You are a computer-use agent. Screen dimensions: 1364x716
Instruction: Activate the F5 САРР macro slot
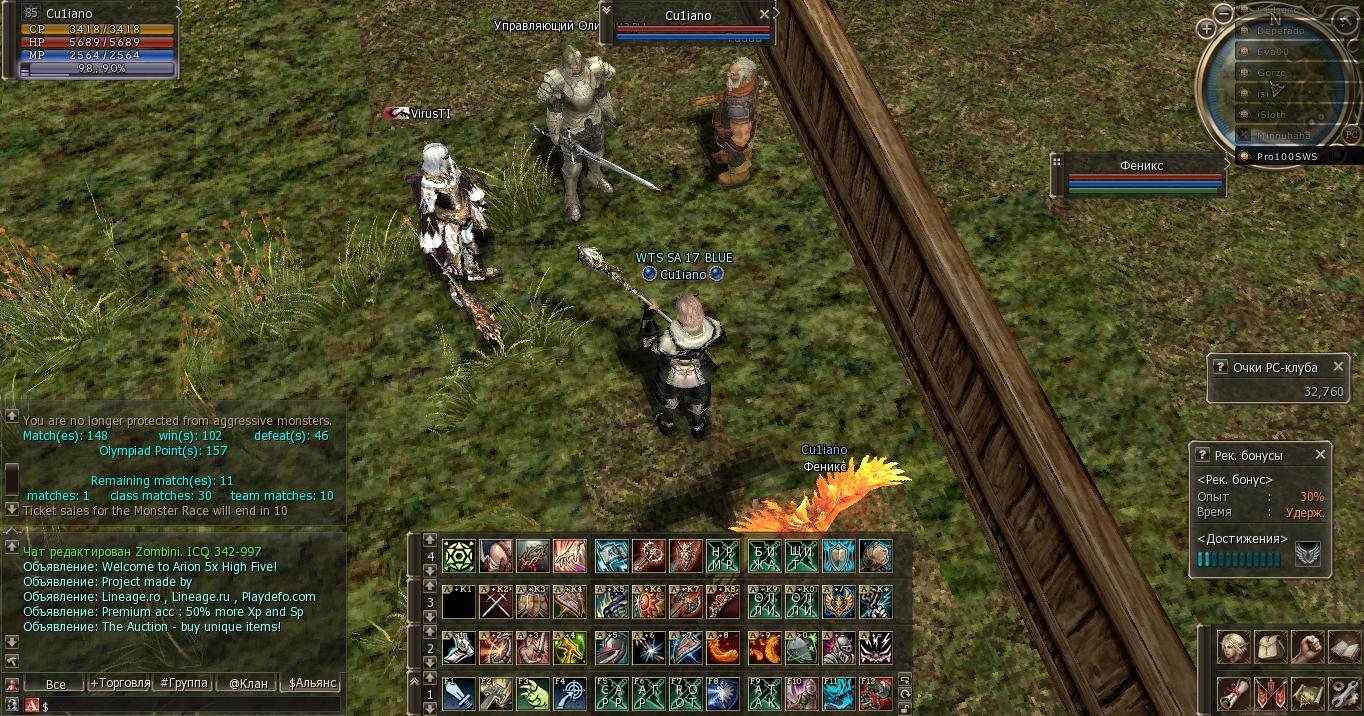coord(611,693)
